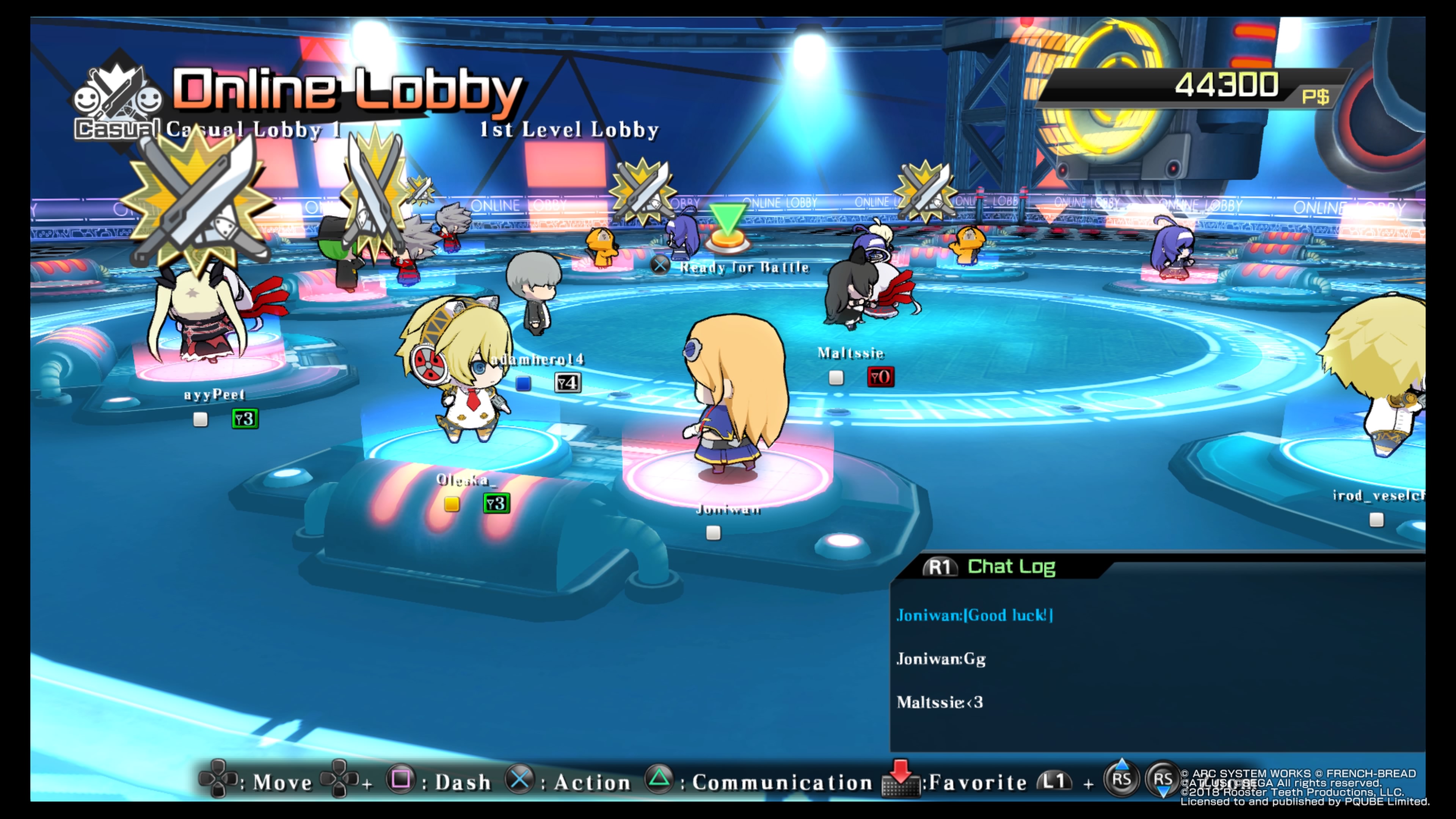This screenshot has height=819, width=1456.
Task: Select the Maltssie player name tag
Action: [850, 353]
